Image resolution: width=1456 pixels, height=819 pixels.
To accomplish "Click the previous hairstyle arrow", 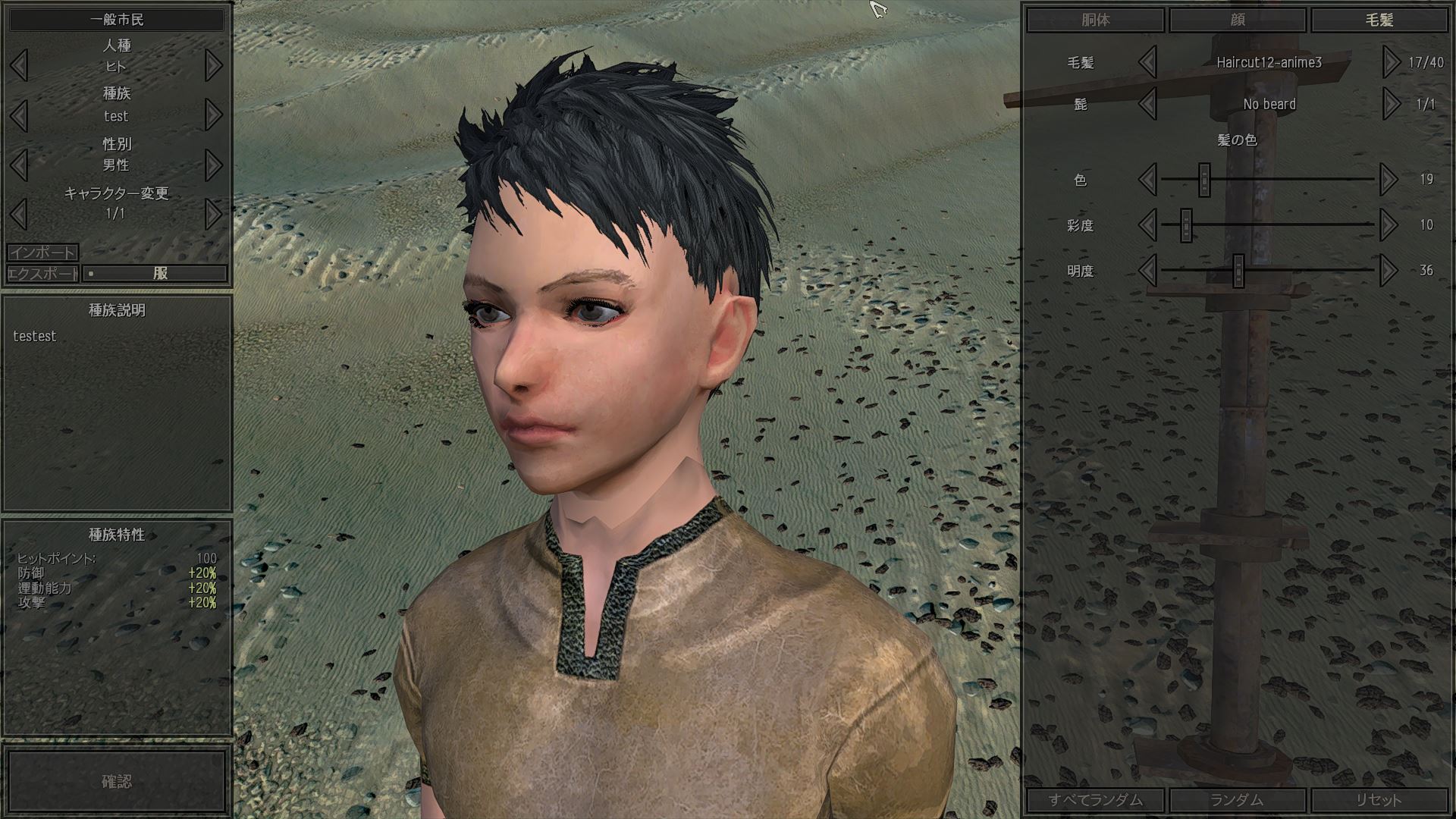I will pyautogui.click(x=1147, y=64).
